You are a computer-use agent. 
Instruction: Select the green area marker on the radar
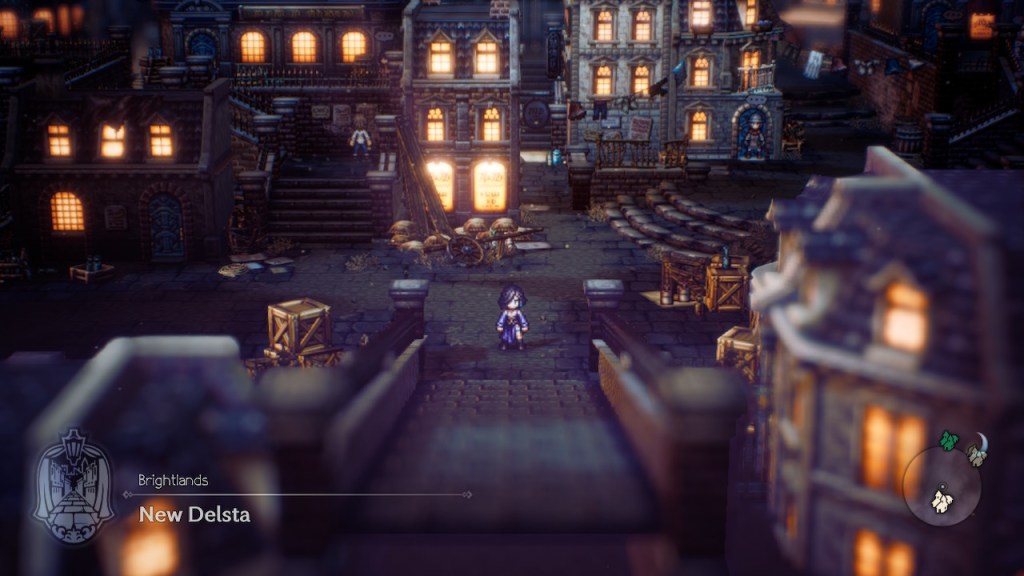pos(948,441)
